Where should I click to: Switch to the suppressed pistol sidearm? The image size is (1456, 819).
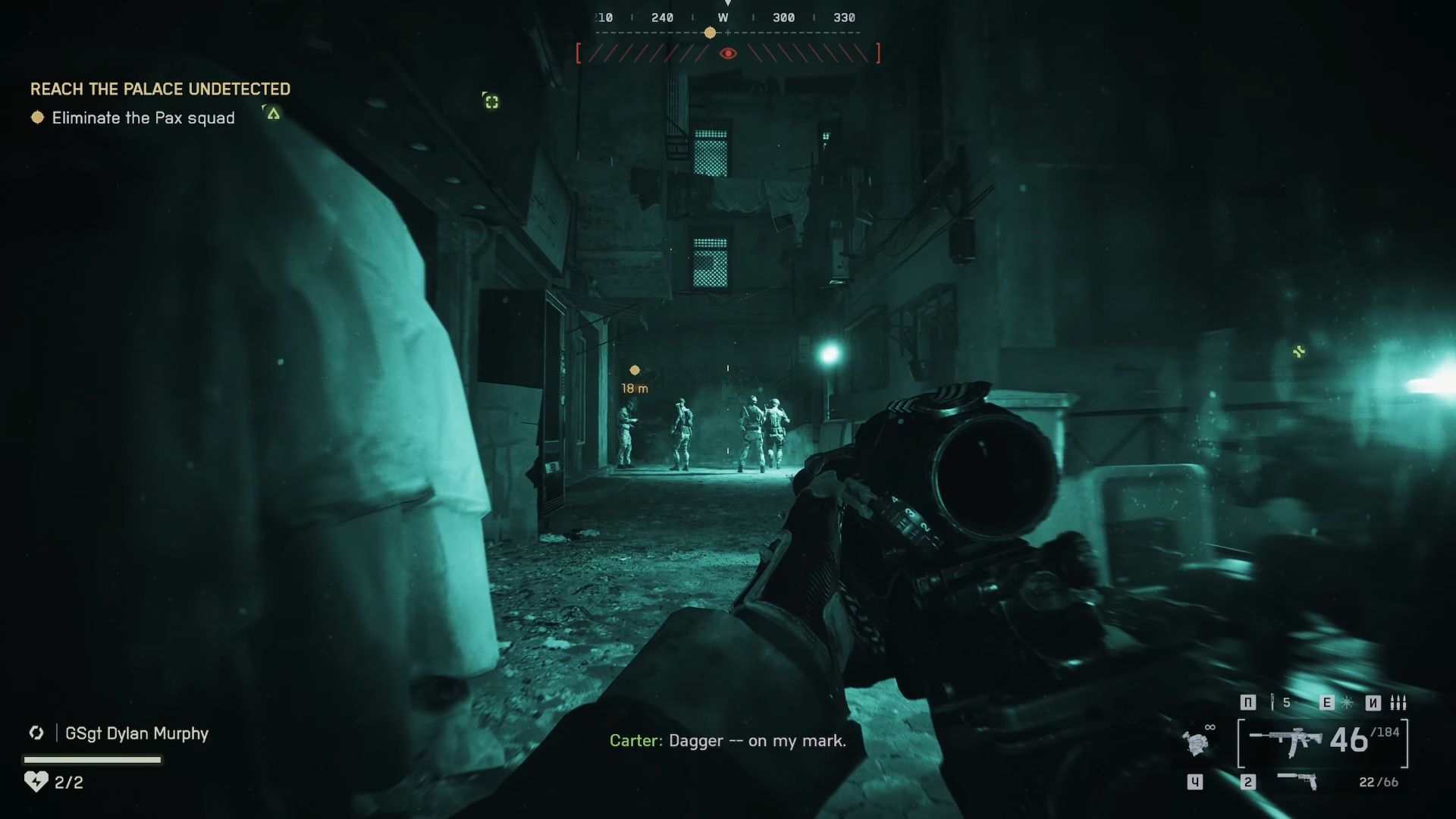pos(1298,780)
